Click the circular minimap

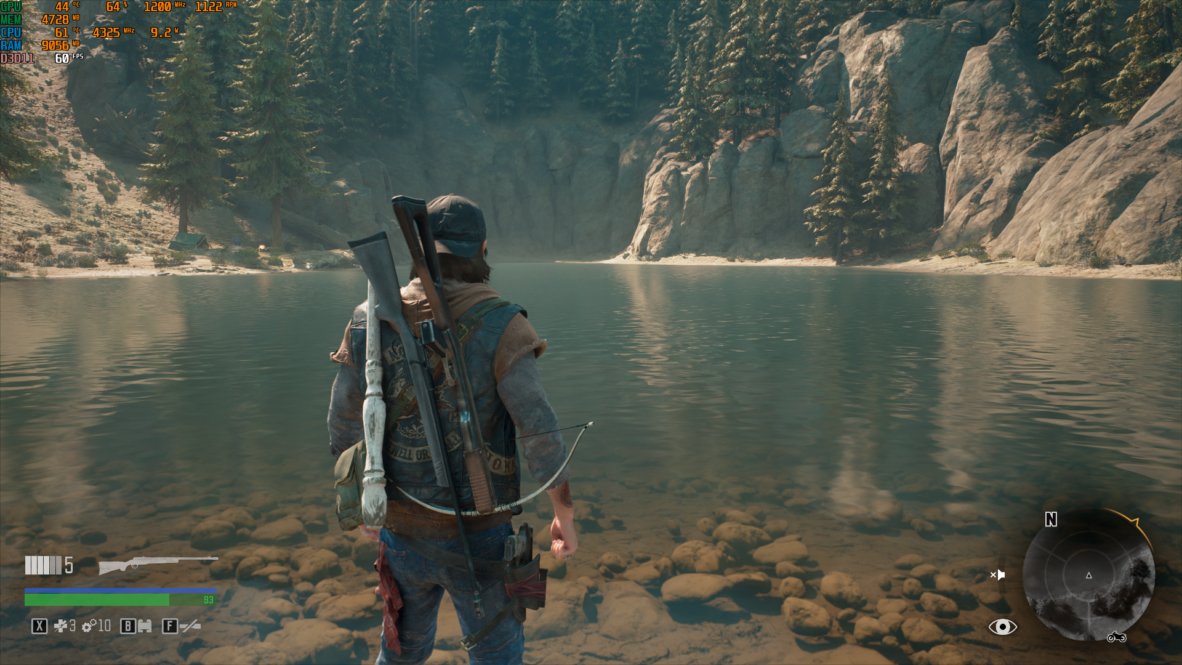point(1088,574)
